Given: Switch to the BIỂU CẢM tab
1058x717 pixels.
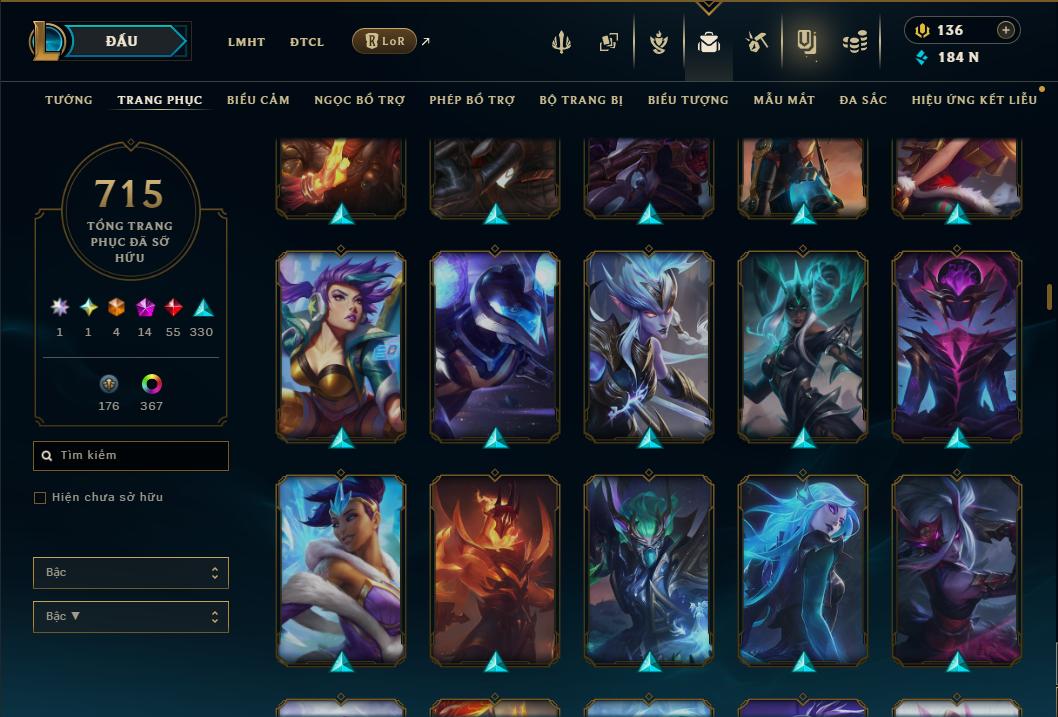Looking at the screenshot, I should [x=258, y=100].
